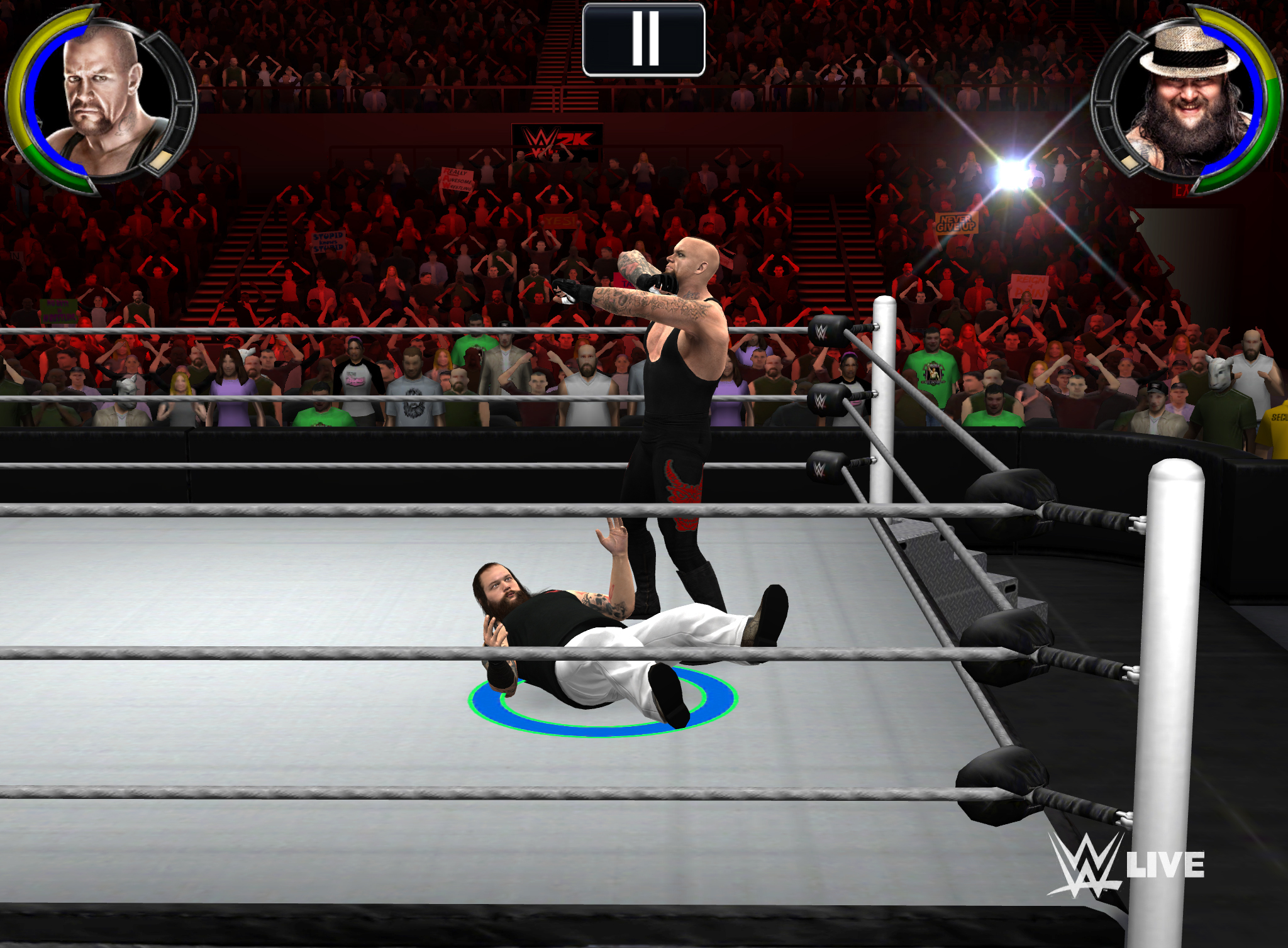
Task: Tap the Bray Wyatt portrait in the HUD
Action: point(1187,102)
